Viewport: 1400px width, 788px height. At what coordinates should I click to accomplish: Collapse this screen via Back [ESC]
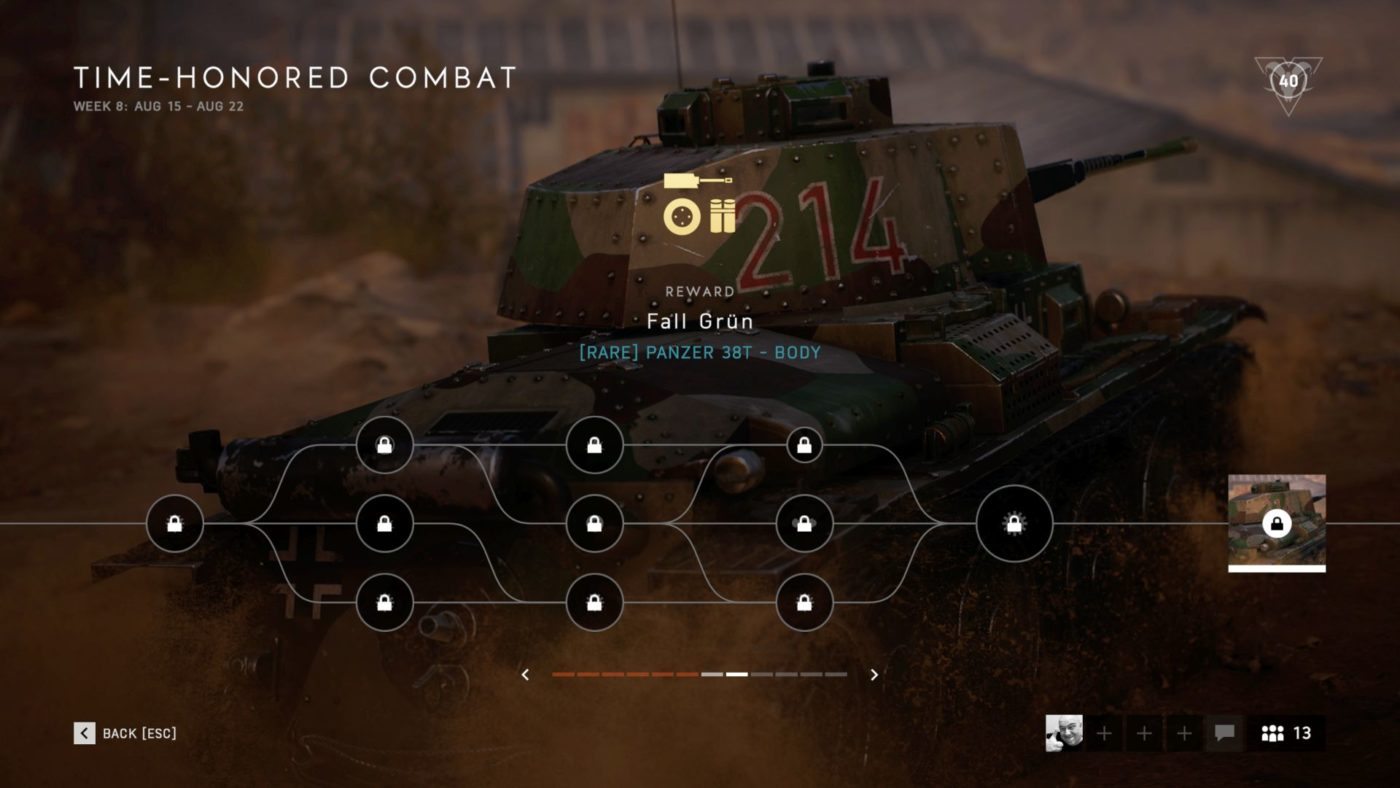pyautogui.click(x=125, y=733)
